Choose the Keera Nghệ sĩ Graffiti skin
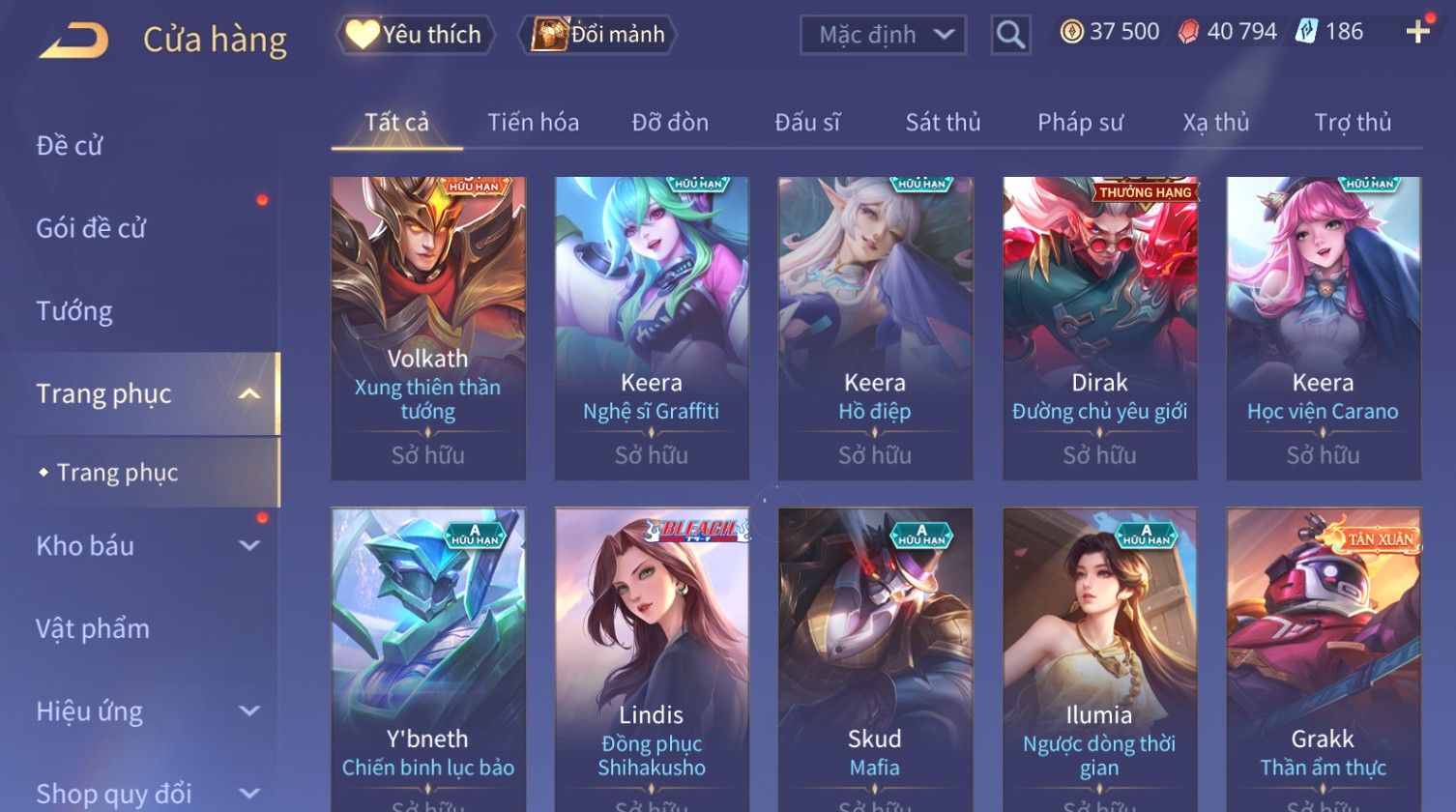Image resolution: width=1456 pixels, height=812 pixels. [x=652, y=328]
